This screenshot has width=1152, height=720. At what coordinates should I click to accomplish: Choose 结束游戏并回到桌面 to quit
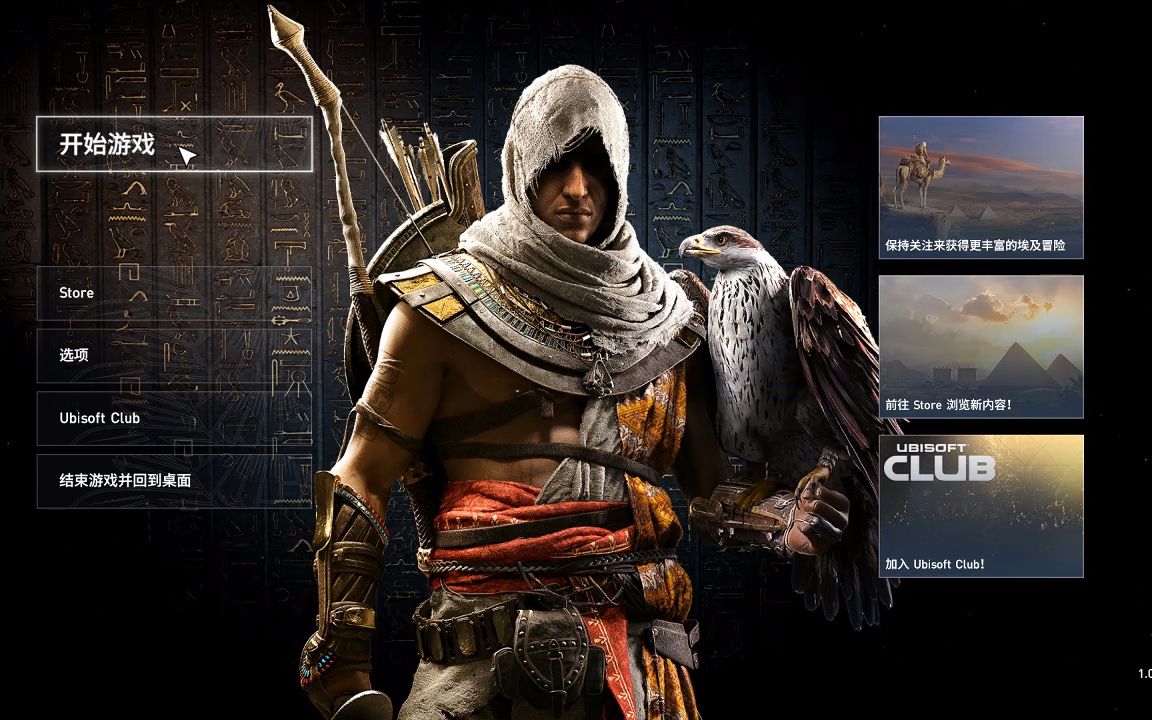click(x=173, y=481)
